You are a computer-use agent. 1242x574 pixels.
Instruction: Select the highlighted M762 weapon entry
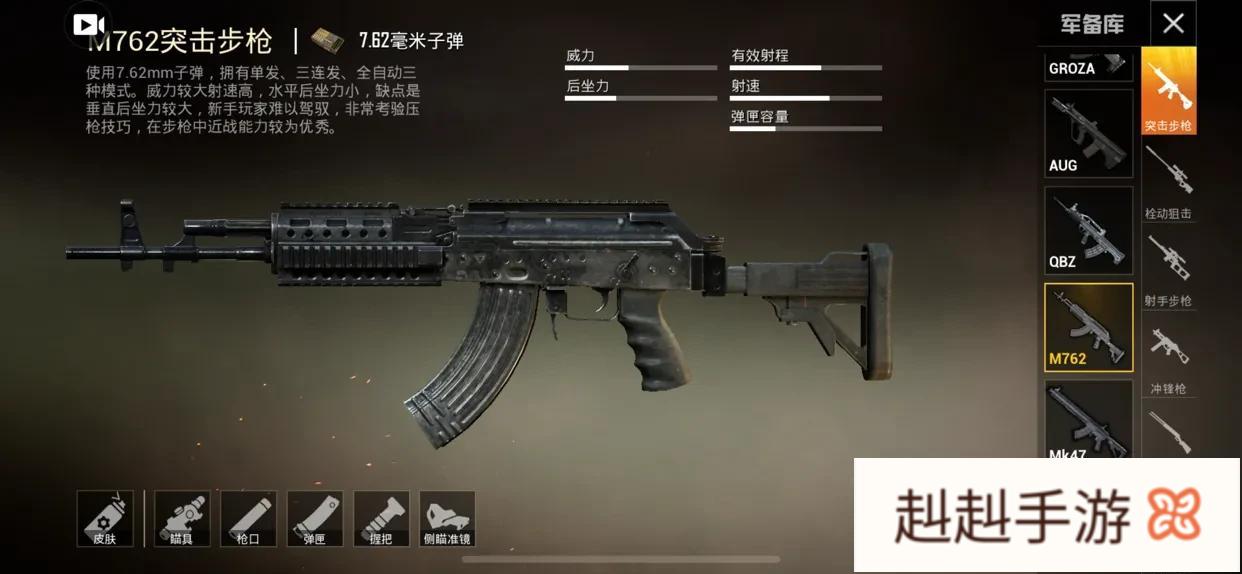pos(1089,327)
